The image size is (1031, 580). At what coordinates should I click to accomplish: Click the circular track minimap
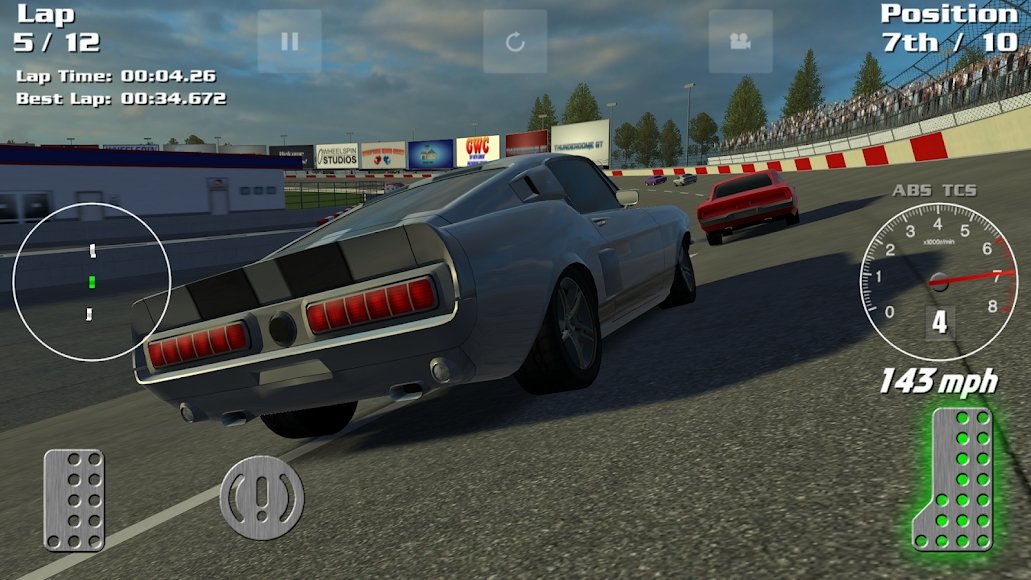(92, 281)
